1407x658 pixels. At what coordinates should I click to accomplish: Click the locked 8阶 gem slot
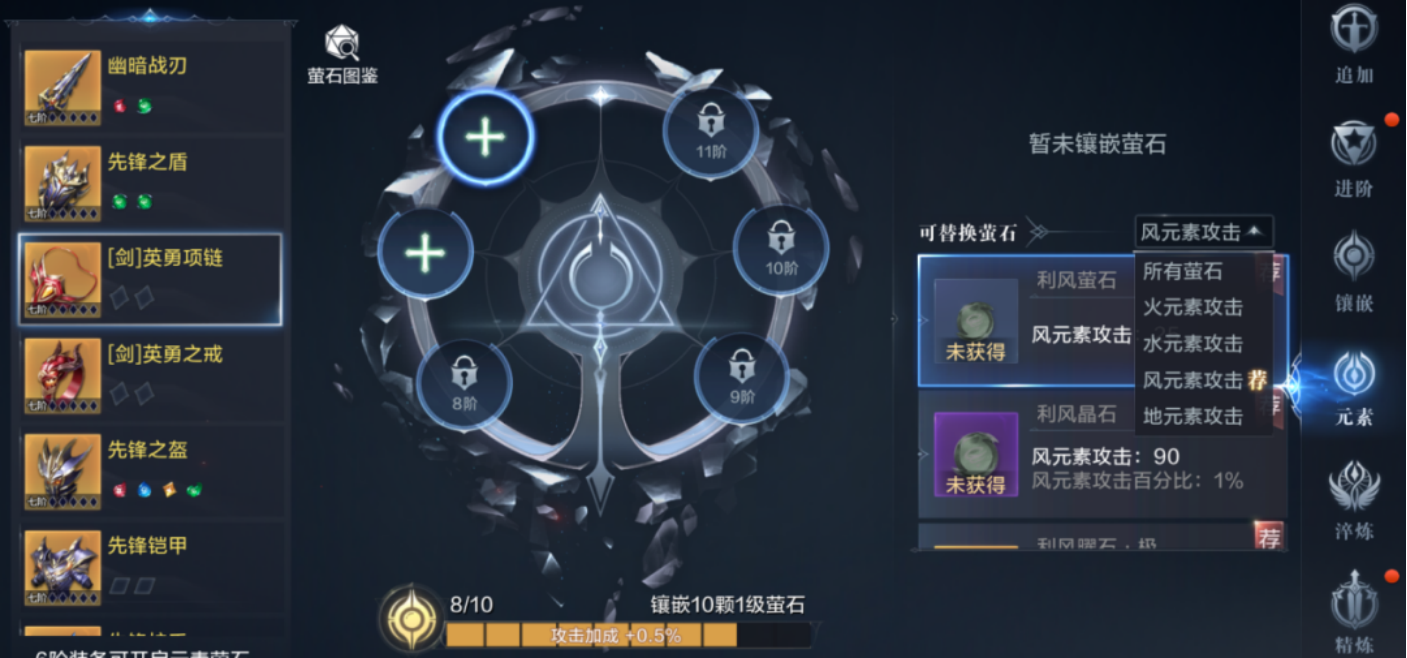tap(463, 383)
